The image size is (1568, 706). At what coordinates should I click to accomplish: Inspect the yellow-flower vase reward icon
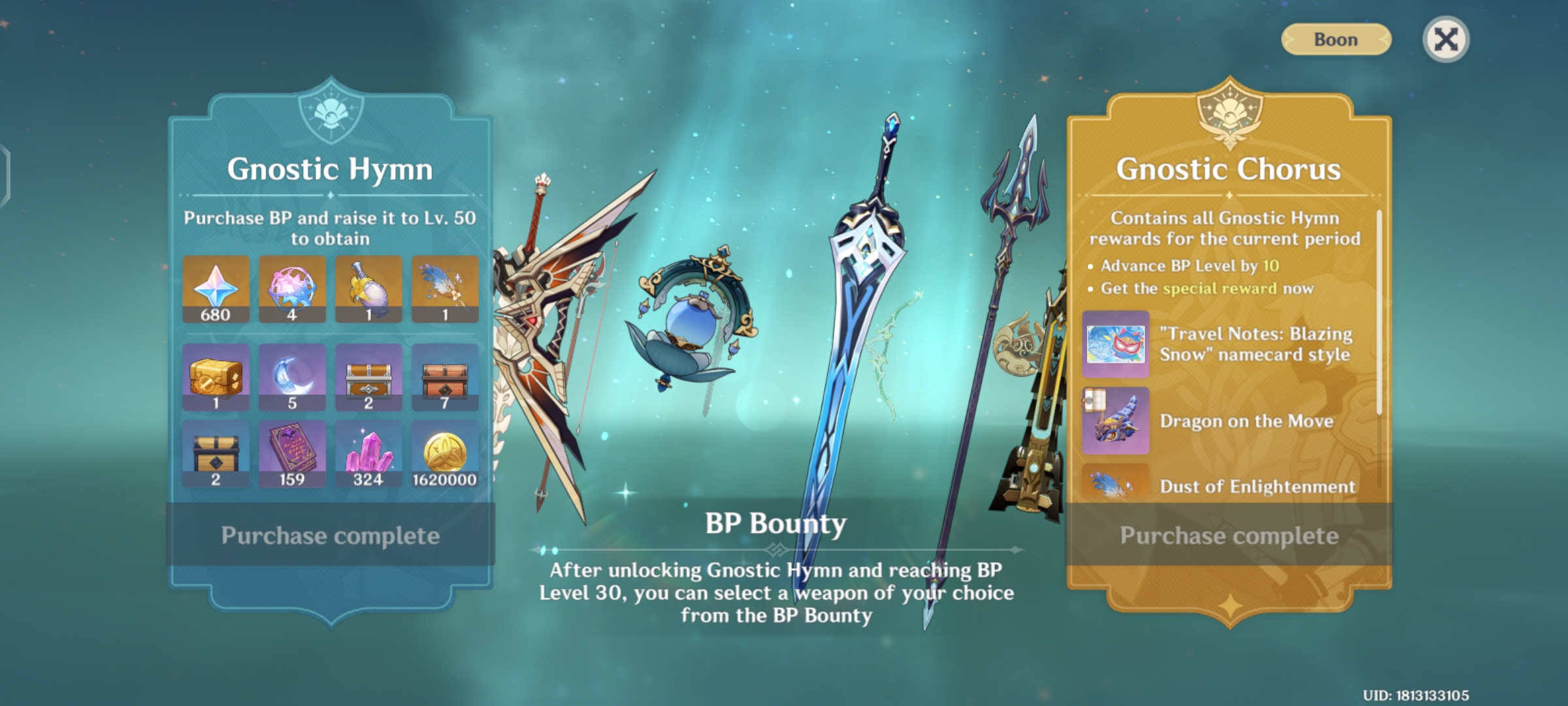click(368, 289)
